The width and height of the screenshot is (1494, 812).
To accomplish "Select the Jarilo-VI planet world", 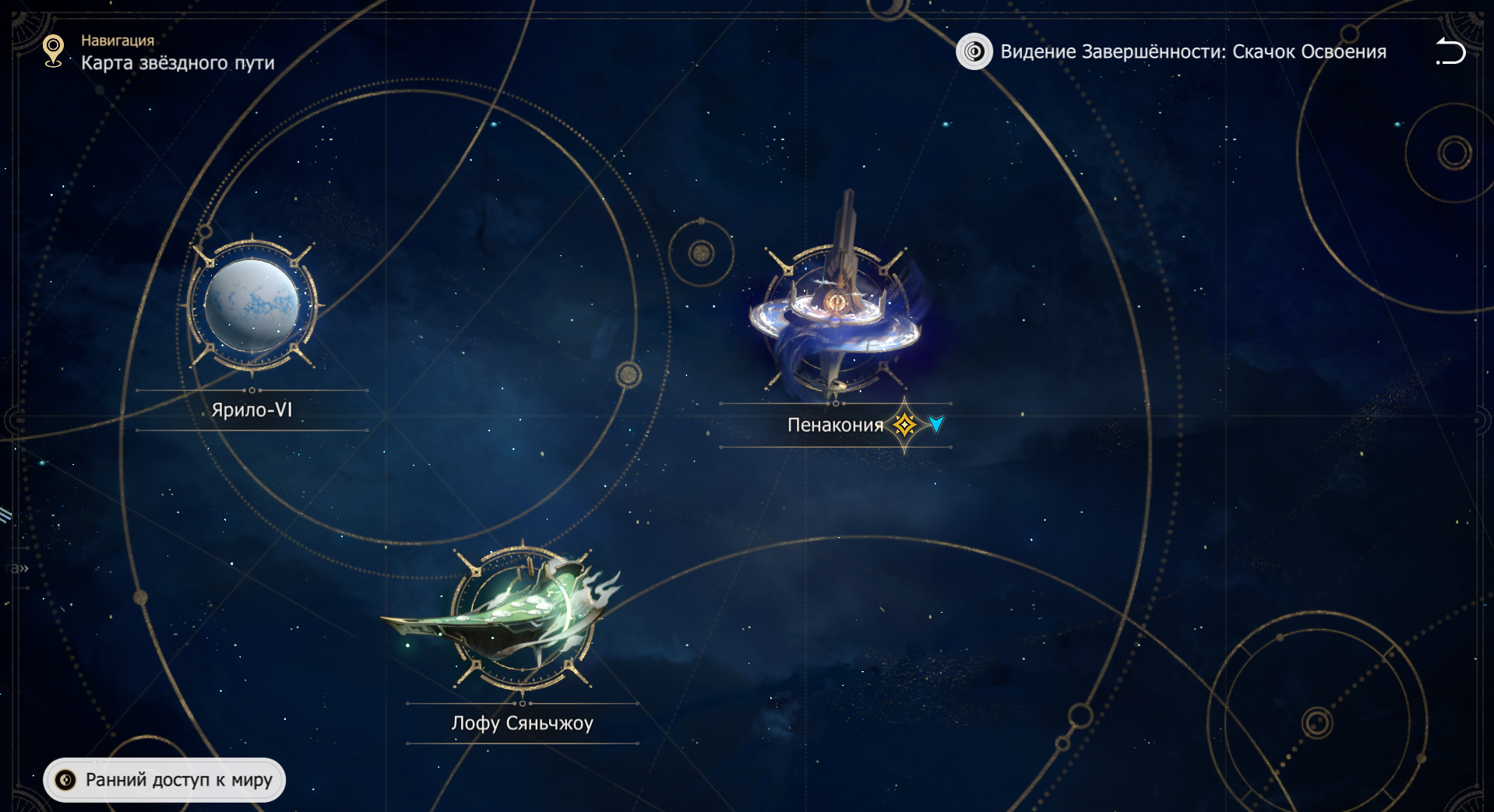I will tap(252, 306).
